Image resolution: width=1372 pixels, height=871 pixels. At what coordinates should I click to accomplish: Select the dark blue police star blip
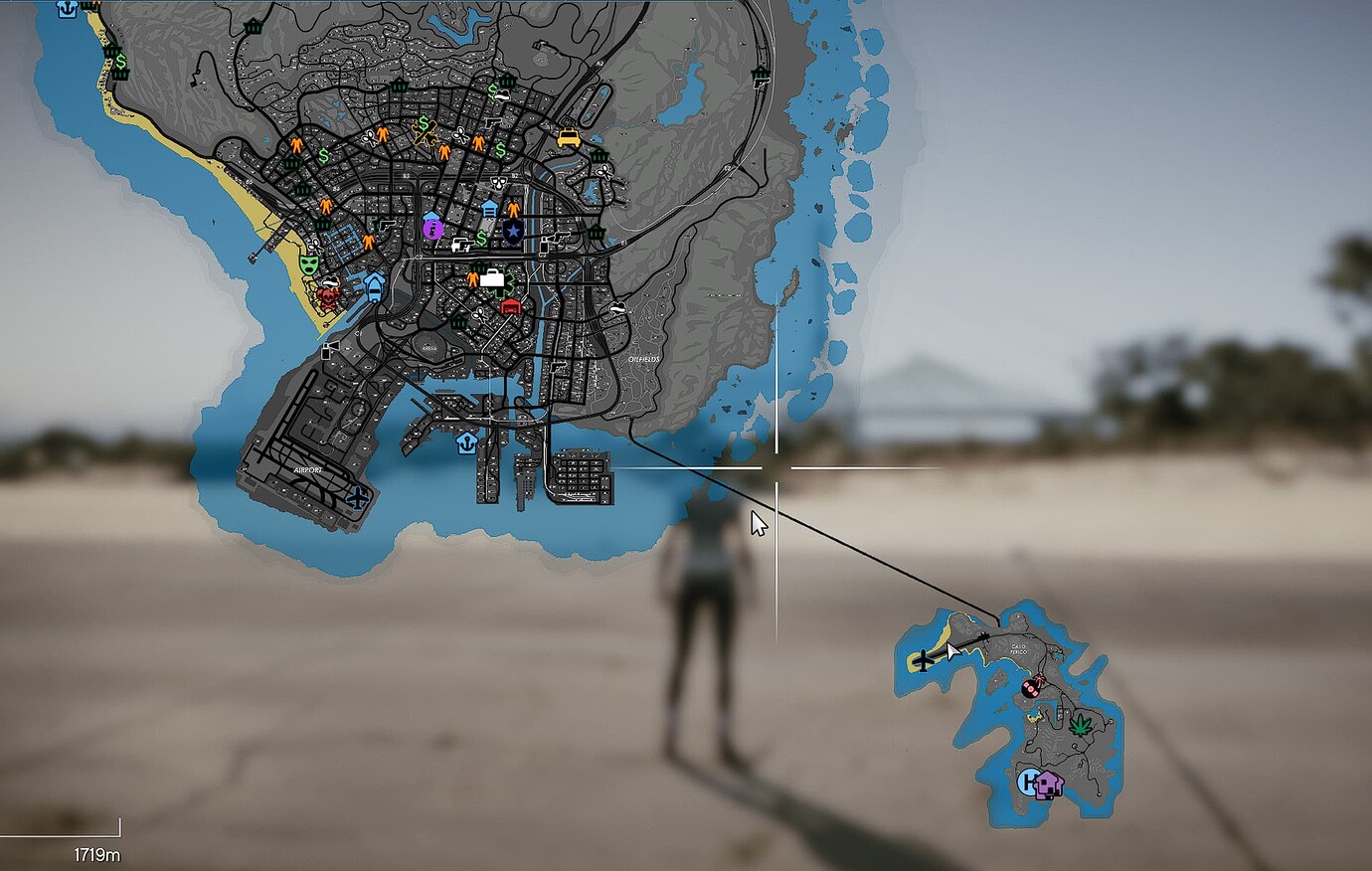click(514, 232)
